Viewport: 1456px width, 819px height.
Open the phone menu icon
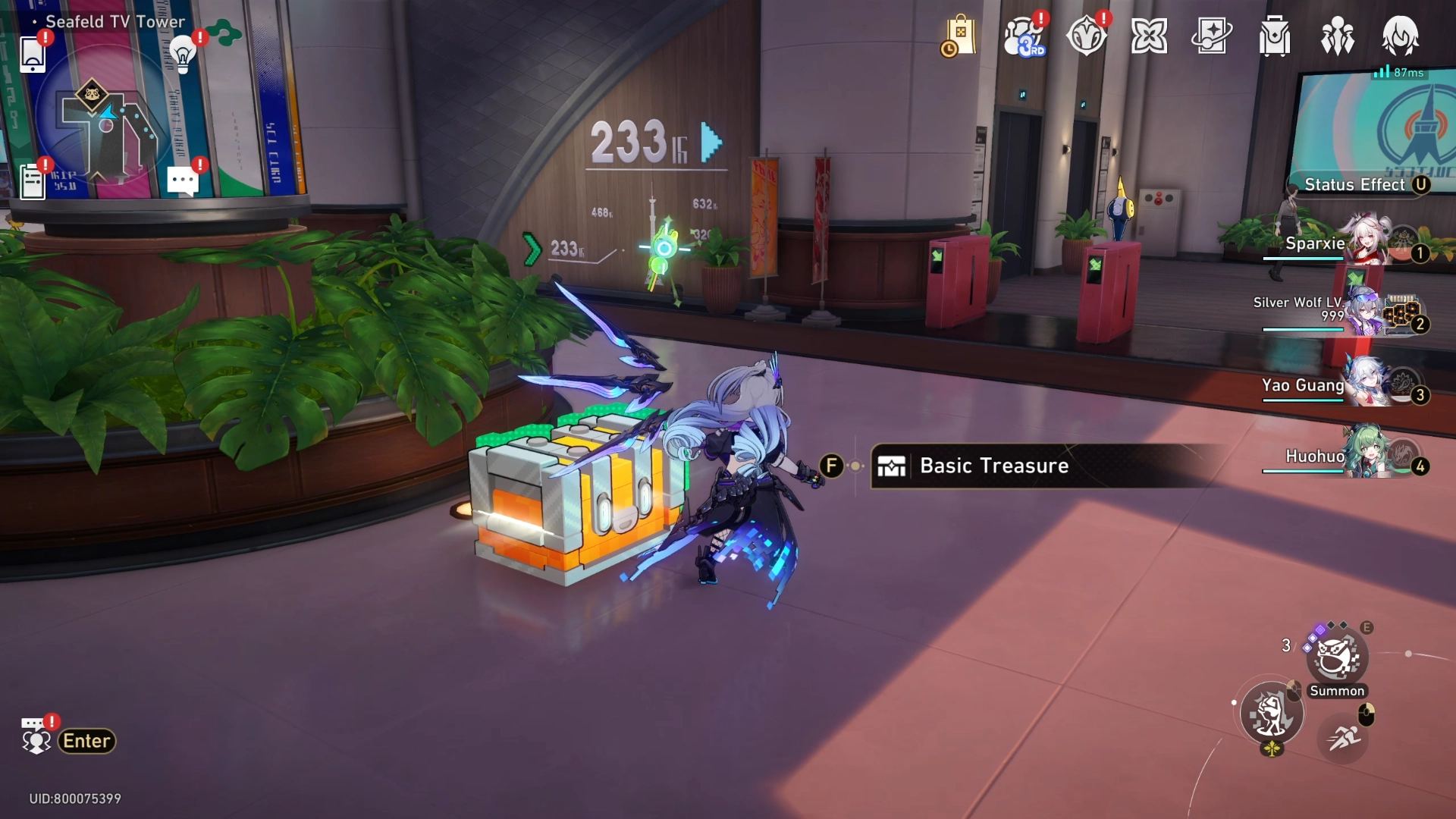pos(33,54)
